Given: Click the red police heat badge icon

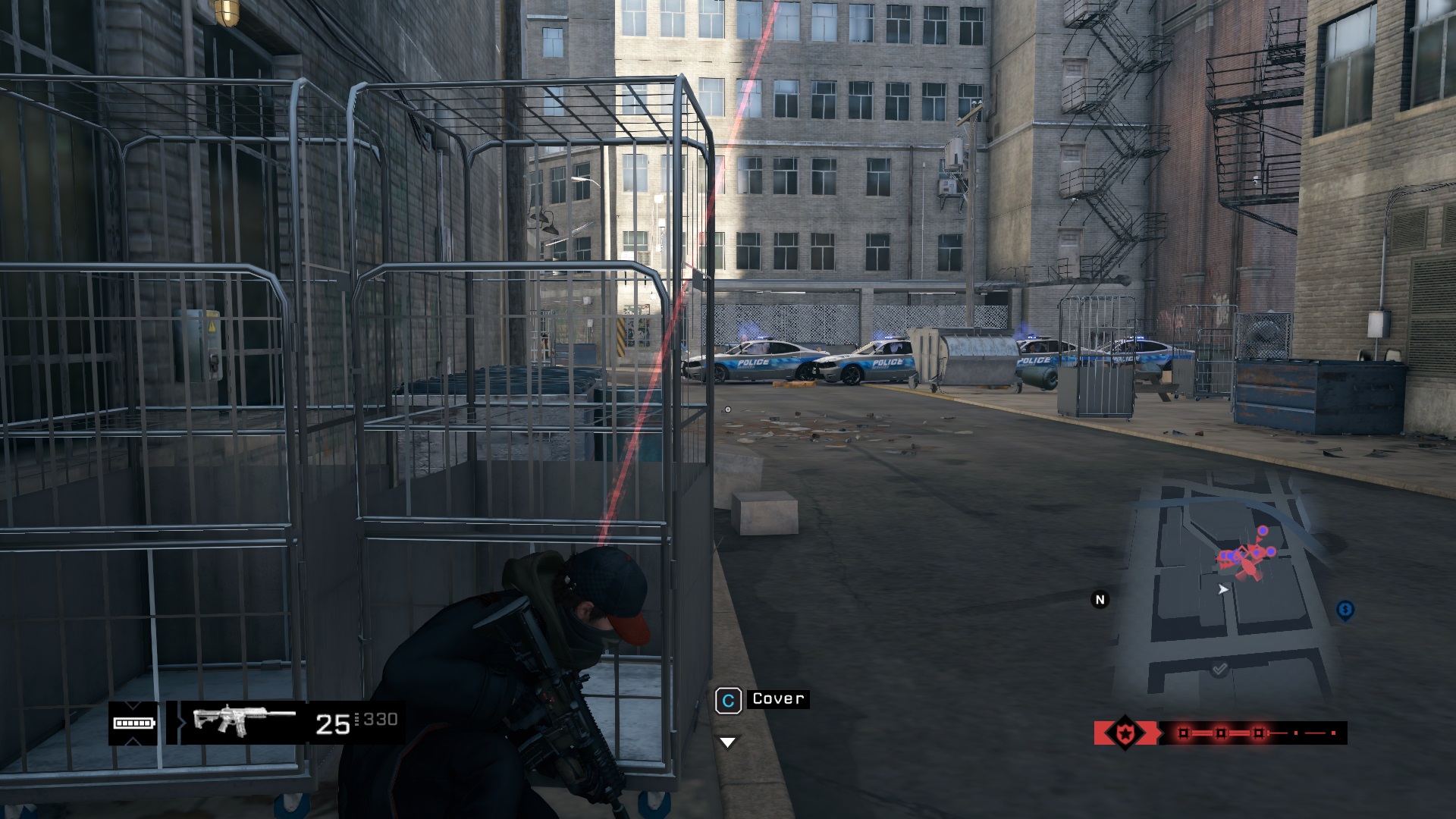Looking at the screenshot, I should 1124,733.
